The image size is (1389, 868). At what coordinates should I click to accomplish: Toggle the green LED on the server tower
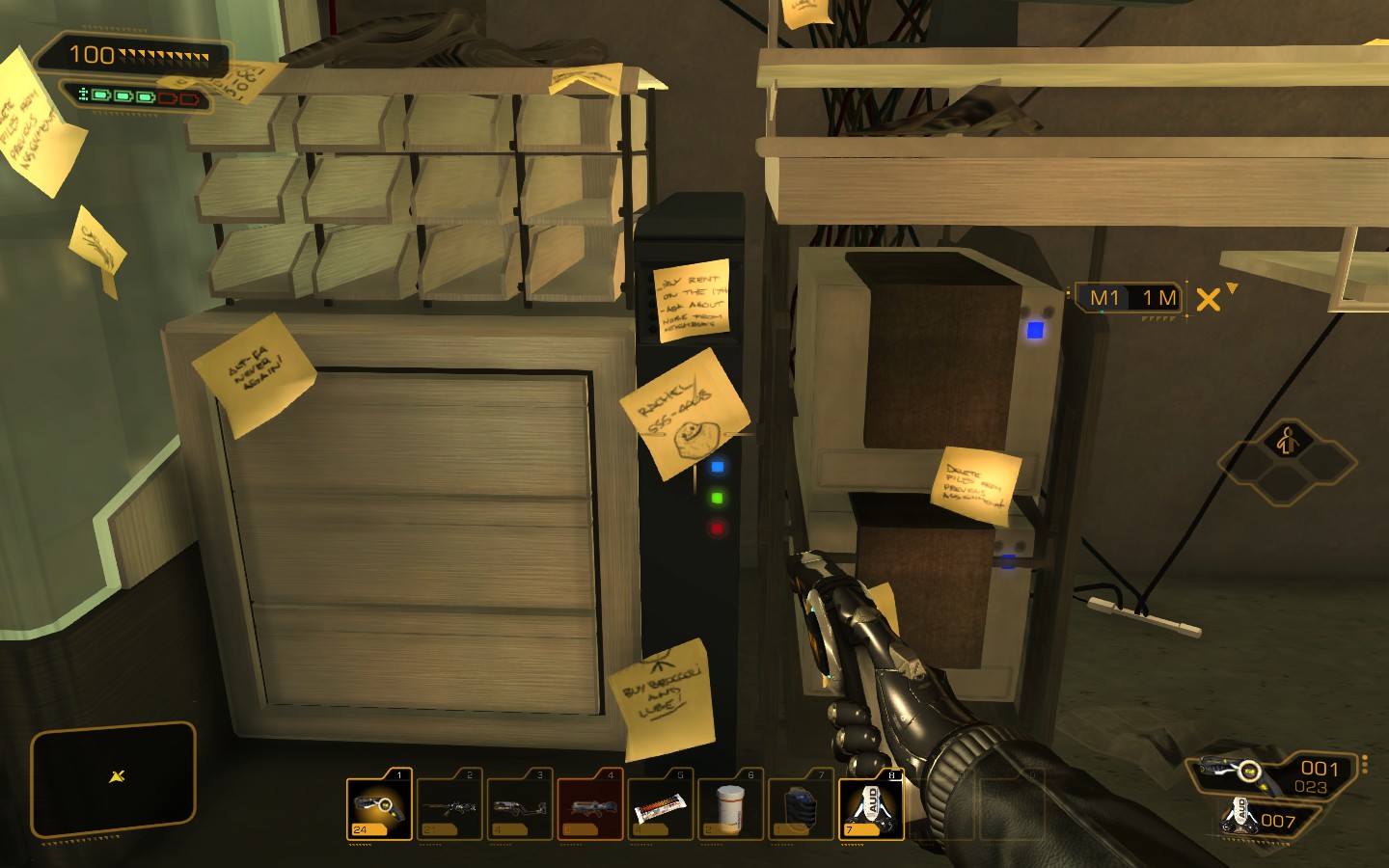(716, 497)
